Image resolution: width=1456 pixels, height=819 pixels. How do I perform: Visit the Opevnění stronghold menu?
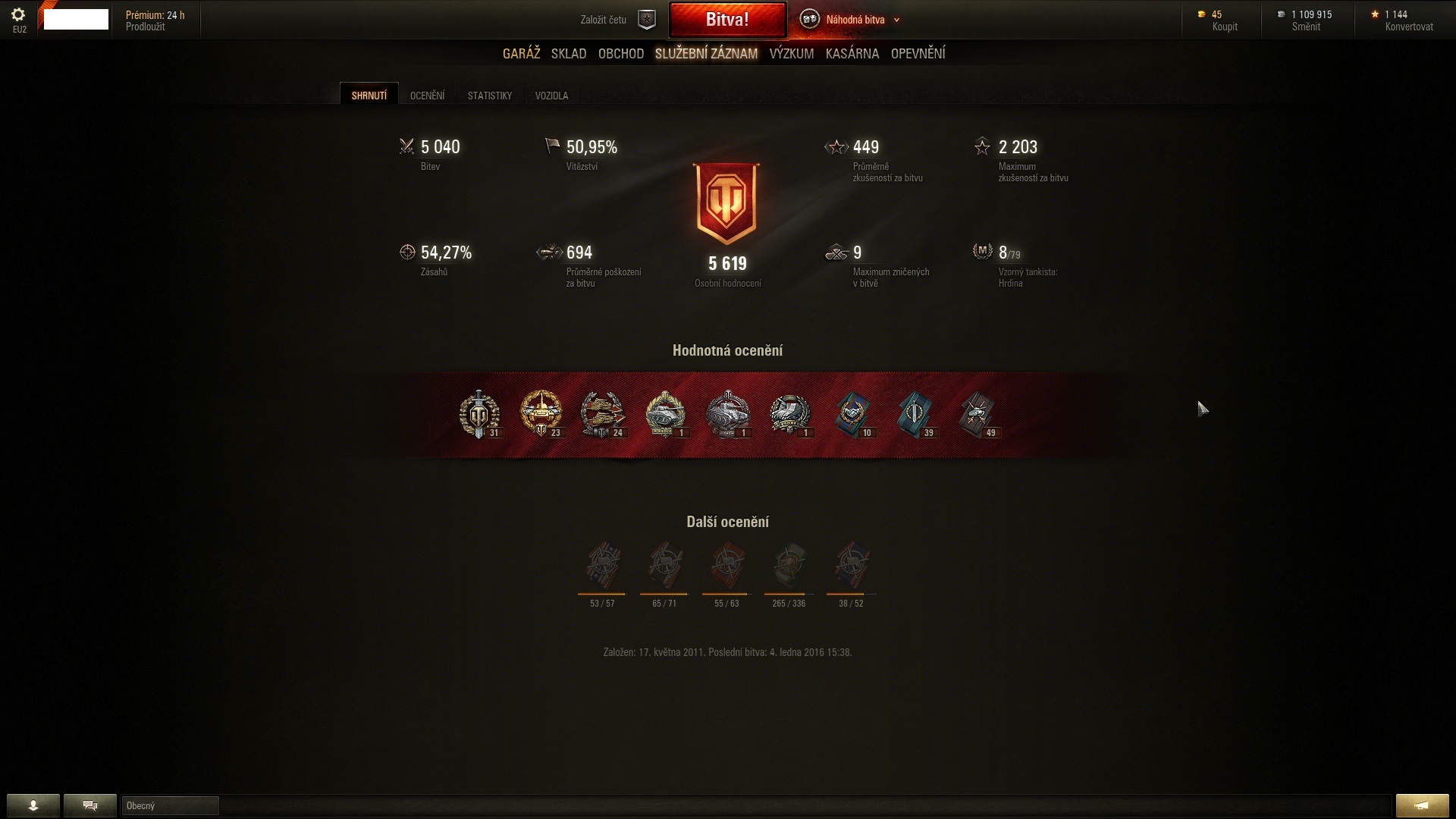[x=918, y=54]
